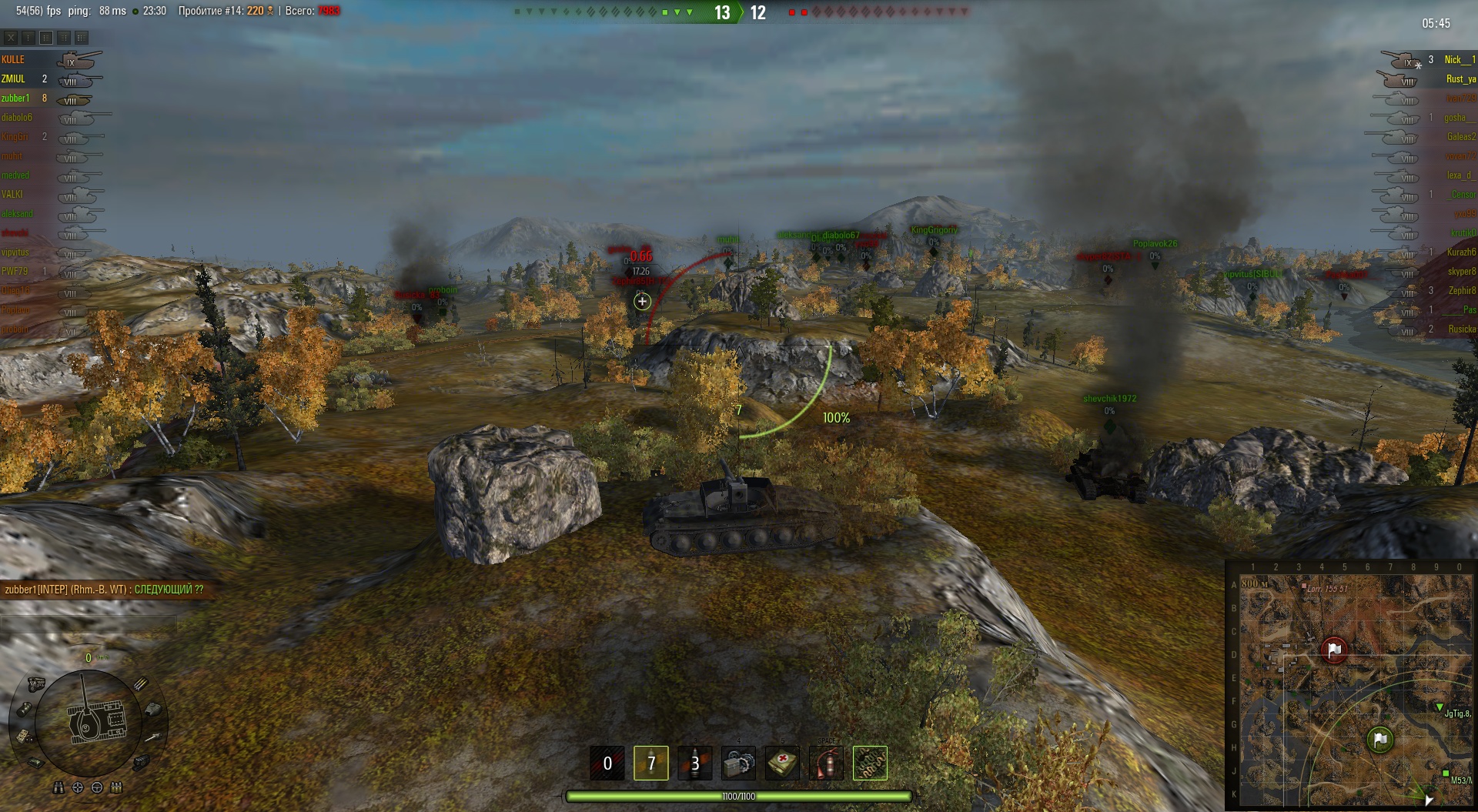Click the steering wheel driver icon
This screenshot has height=812, width=1478.
point(97,787)
